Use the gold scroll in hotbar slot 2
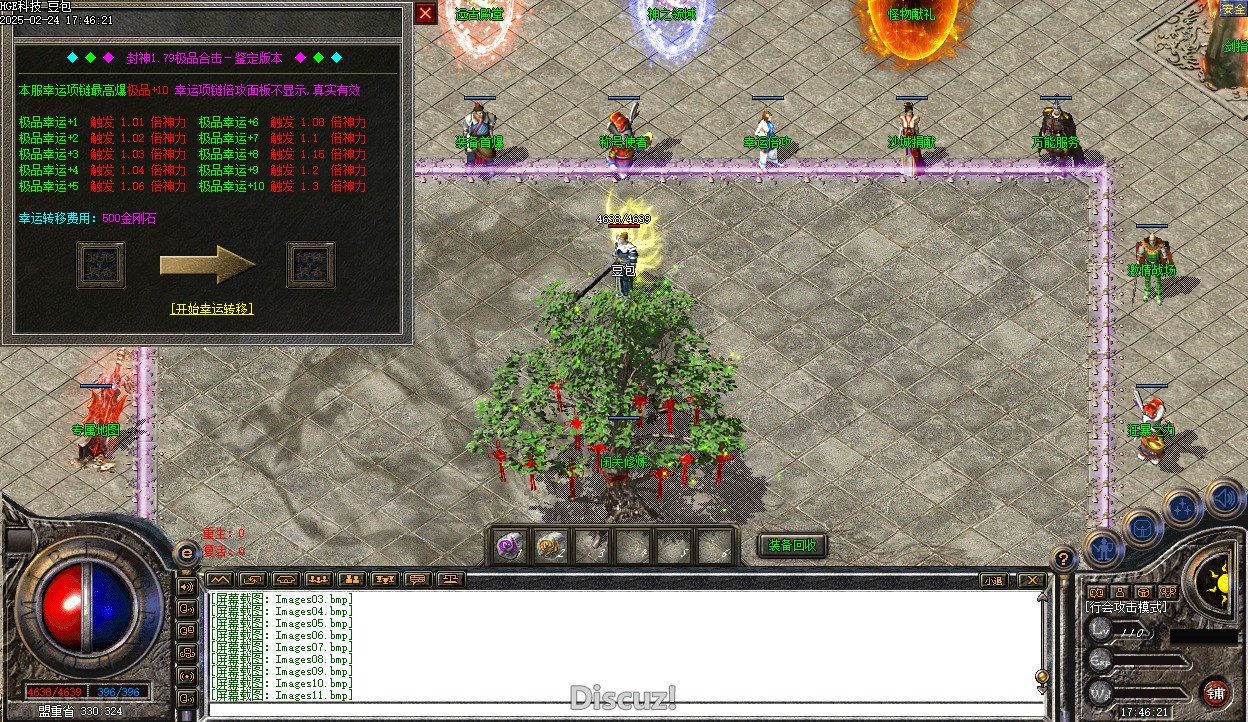Viewport: 1248px width, 722px height. click(551, 547)
